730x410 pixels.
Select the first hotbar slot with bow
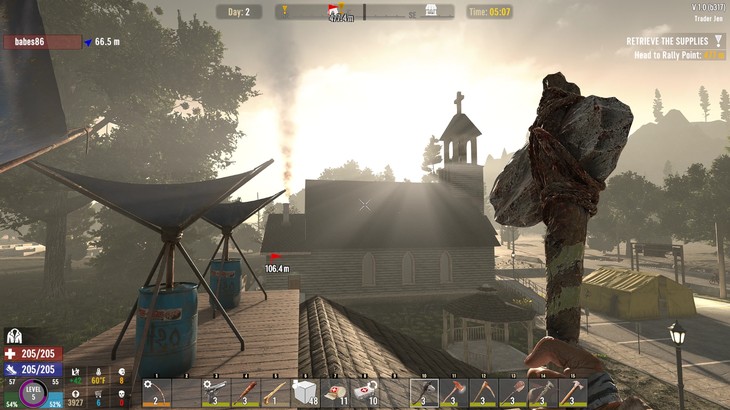coord(155,391)
